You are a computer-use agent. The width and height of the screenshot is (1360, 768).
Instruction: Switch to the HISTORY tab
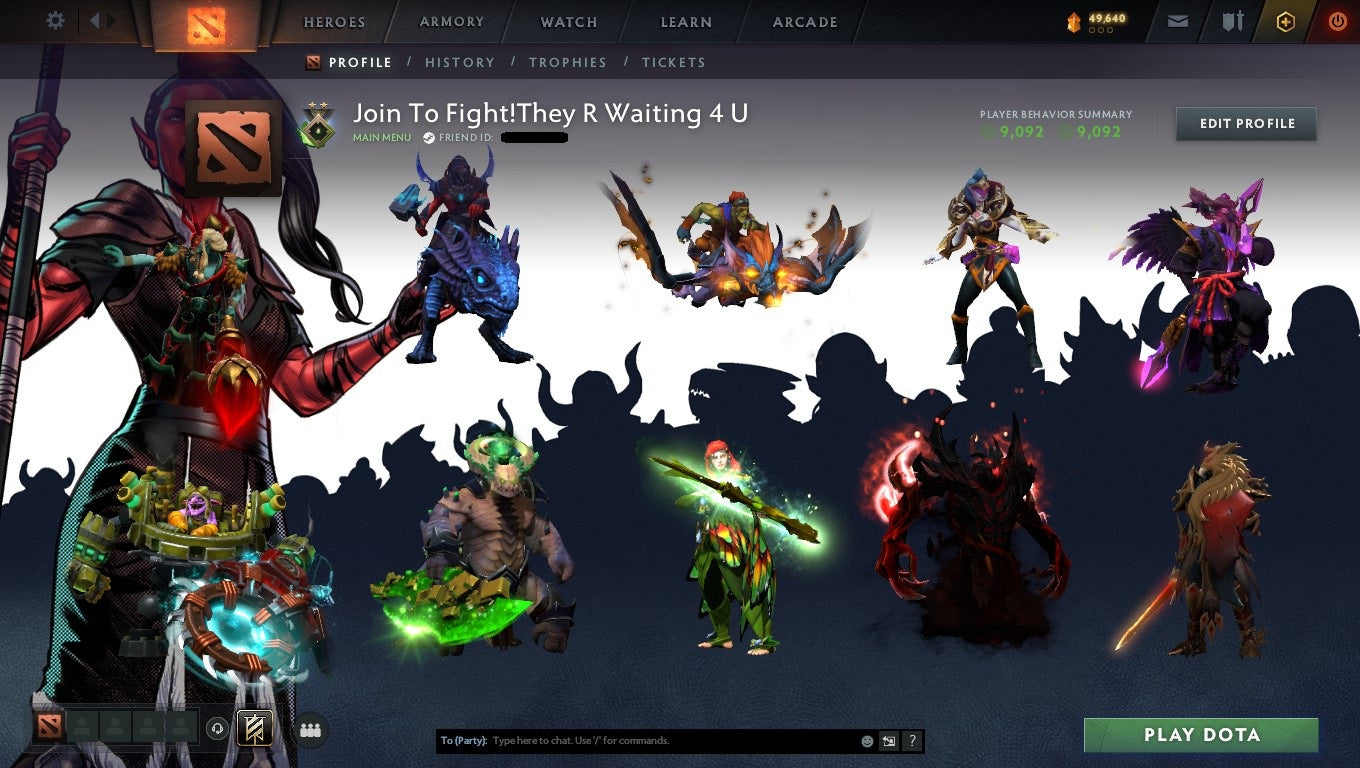pyautogui.click(x=460, y=62)
